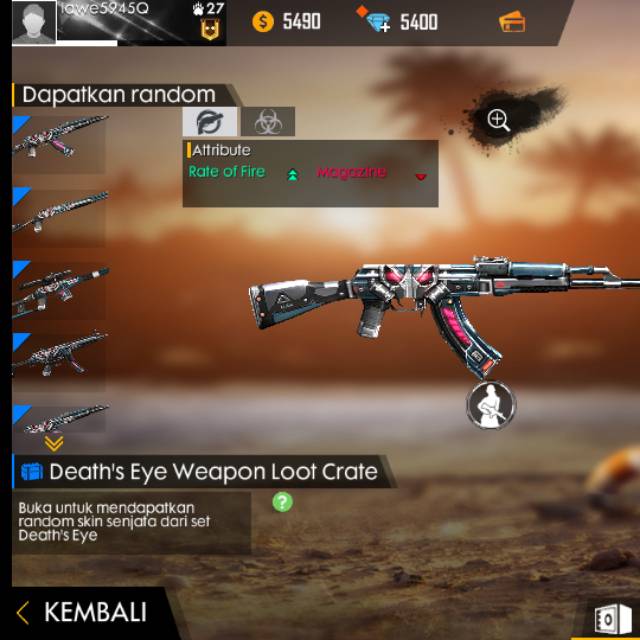This screenshot has height=640, width=640.
Task: Expand the skin list with the double-arrow
Action: [54, 443]
